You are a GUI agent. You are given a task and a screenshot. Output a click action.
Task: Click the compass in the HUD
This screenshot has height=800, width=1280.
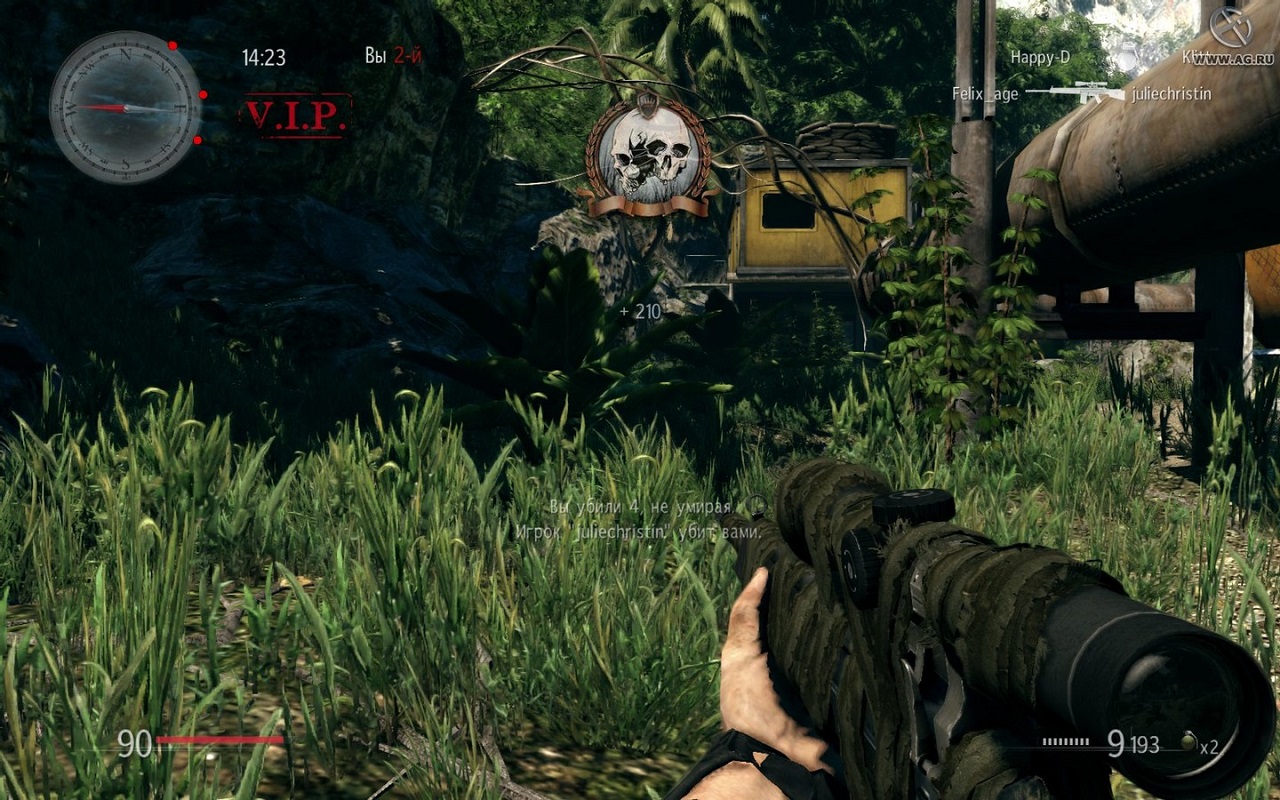pyautogui.click(x=125, y=107)
